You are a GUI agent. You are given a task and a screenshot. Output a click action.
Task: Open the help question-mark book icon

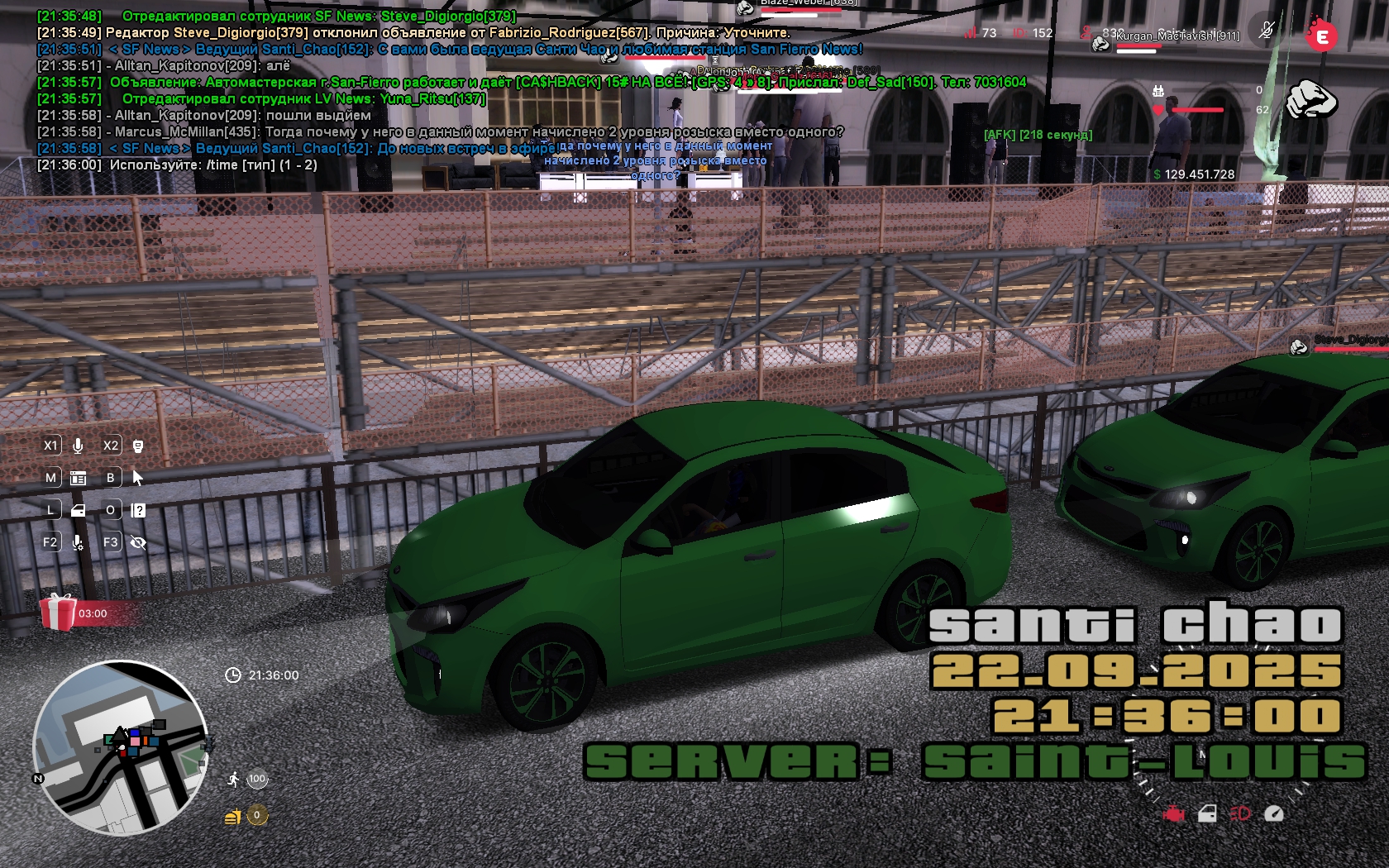(x=138, y=510)
